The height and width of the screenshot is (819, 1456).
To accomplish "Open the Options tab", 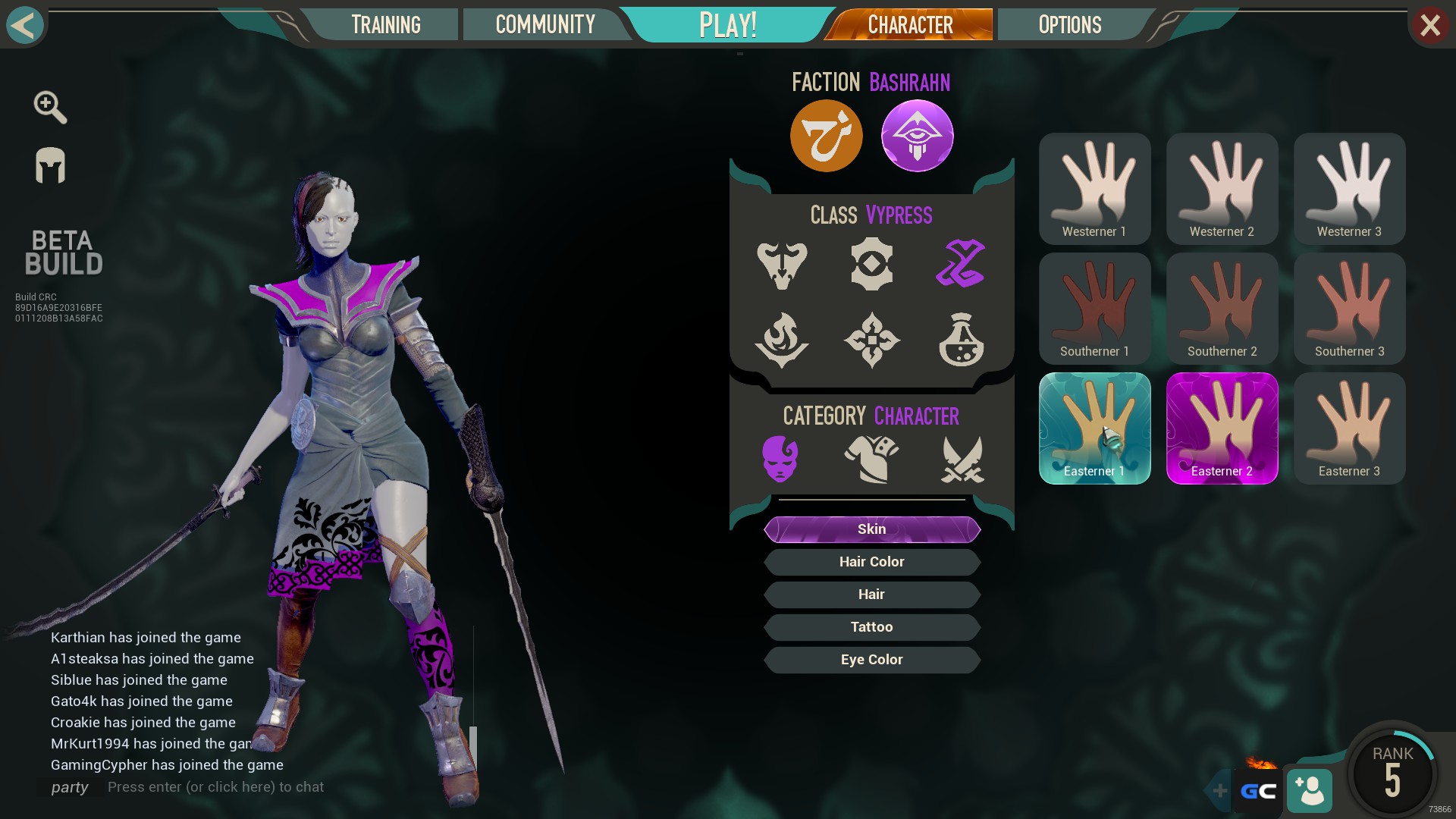I will coord(1069,24).
